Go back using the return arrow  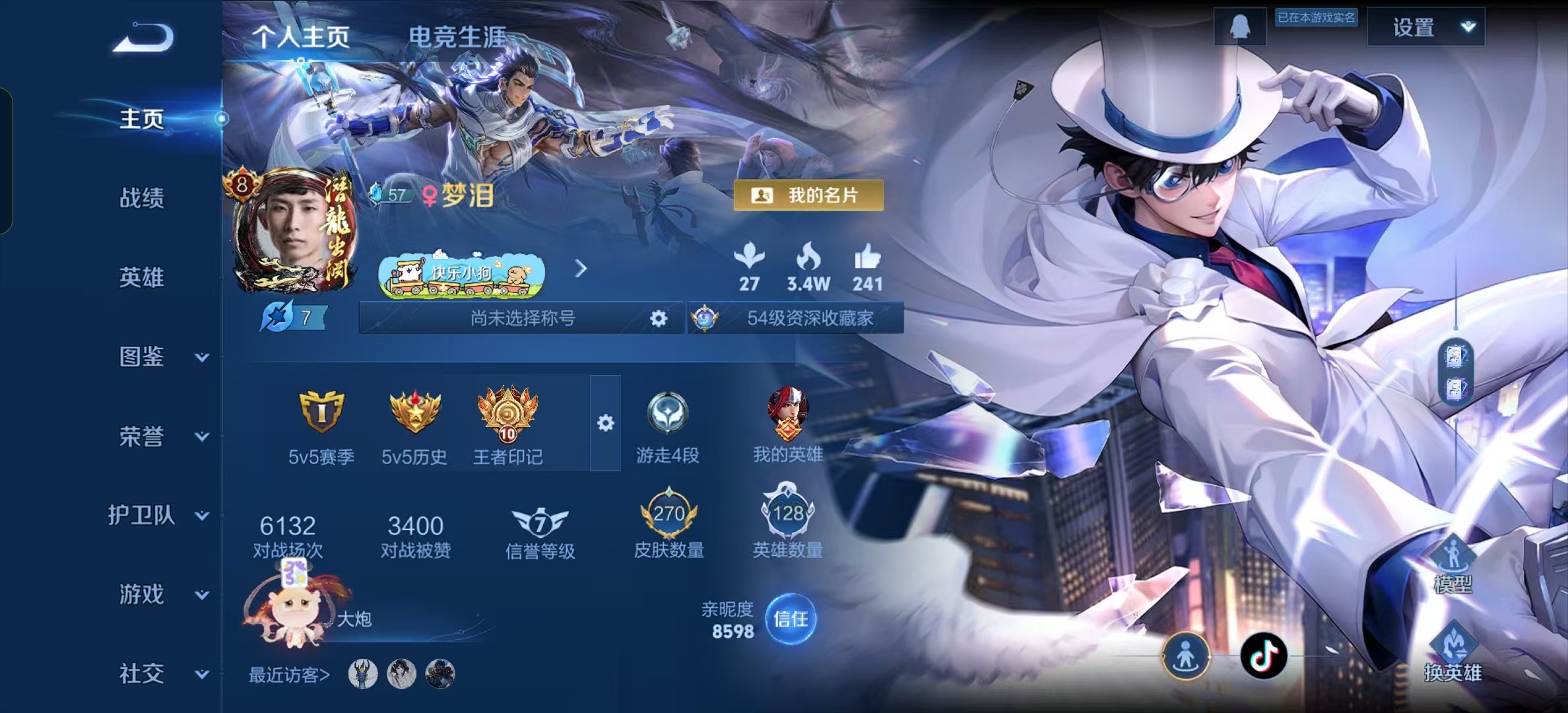pyautogui.click(x=143, y=38)
